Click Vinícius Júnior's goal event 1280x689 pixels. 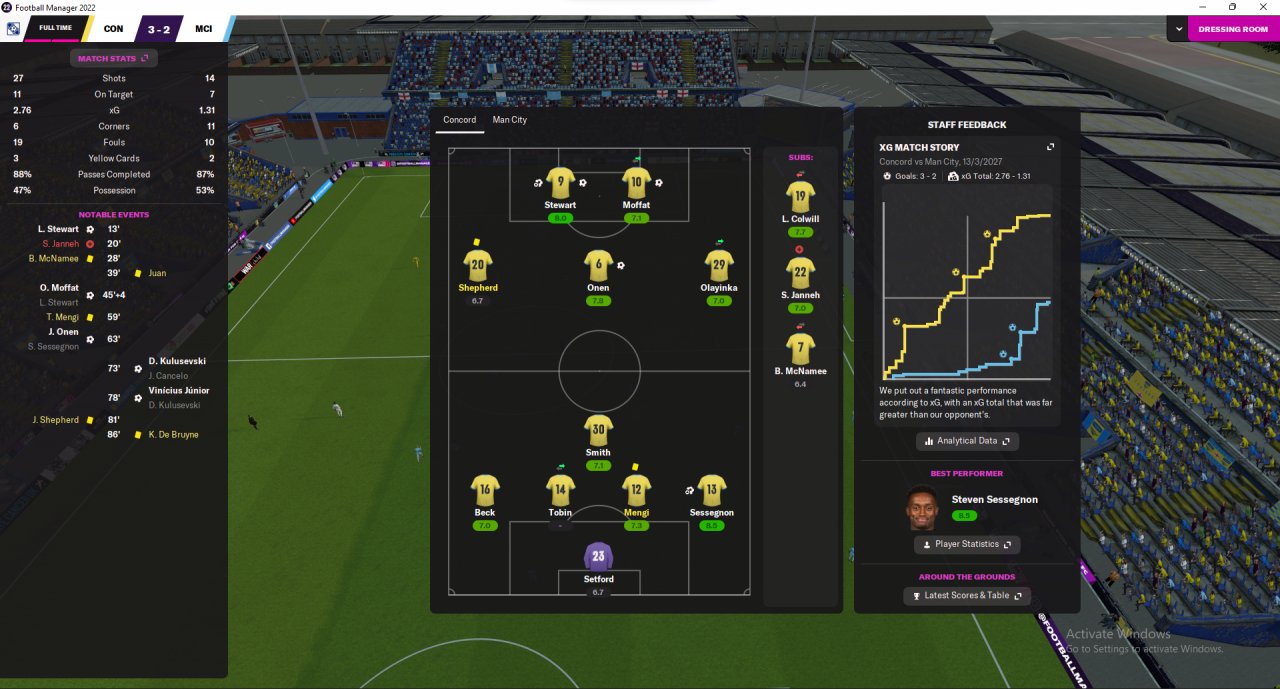pos(179,391)
